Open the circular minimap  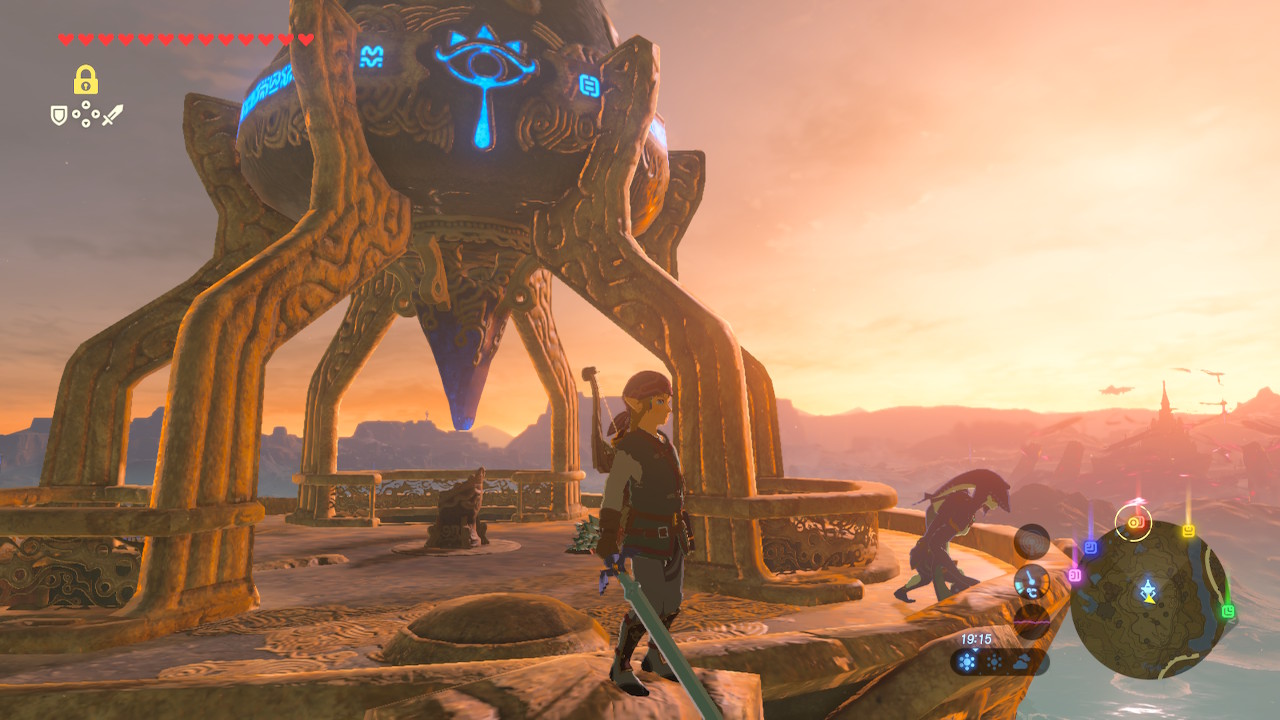coord(1150,600)
